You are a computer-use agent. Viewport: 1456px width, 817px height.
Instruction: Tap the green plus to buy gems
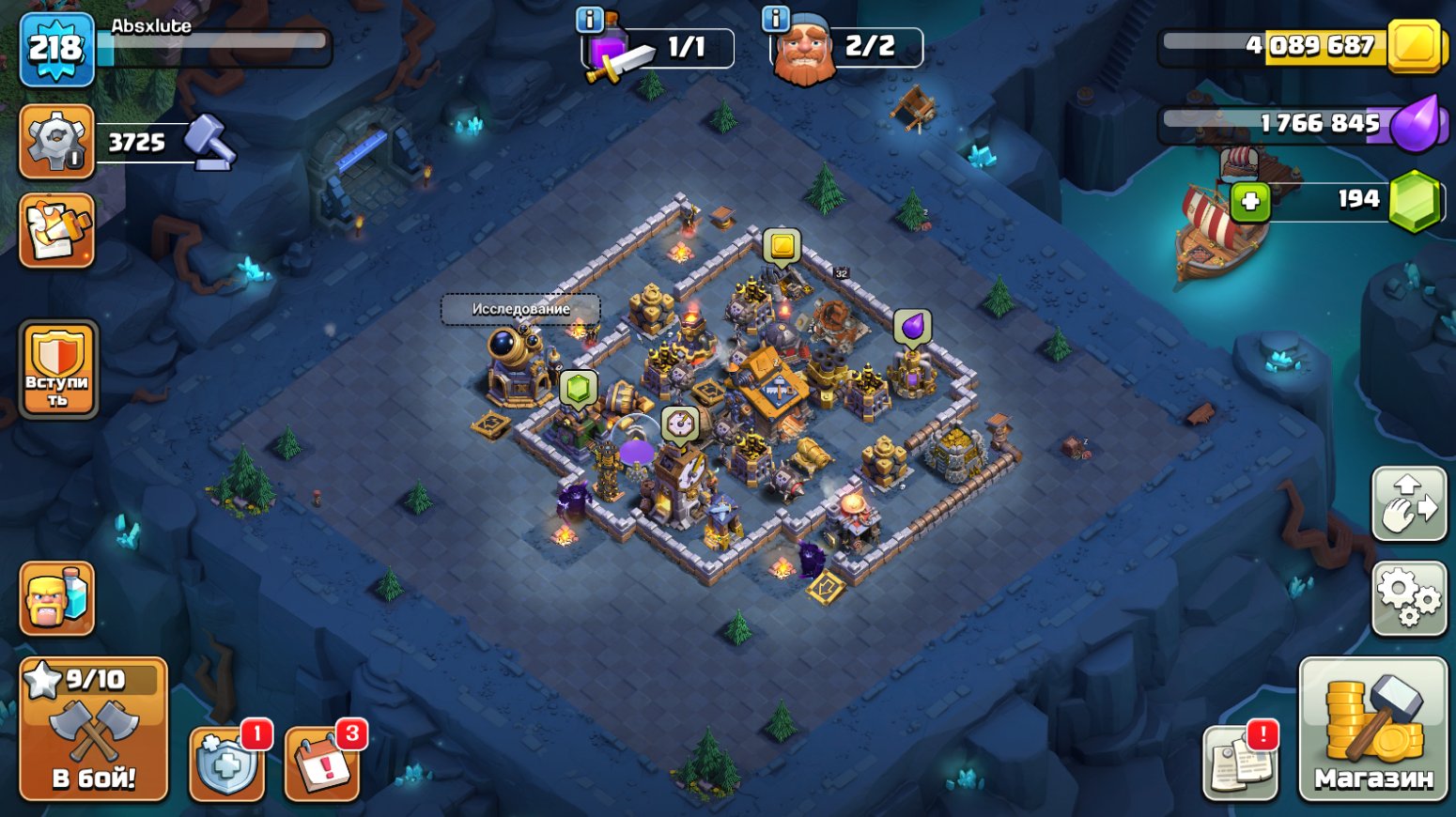(1249, 198)
